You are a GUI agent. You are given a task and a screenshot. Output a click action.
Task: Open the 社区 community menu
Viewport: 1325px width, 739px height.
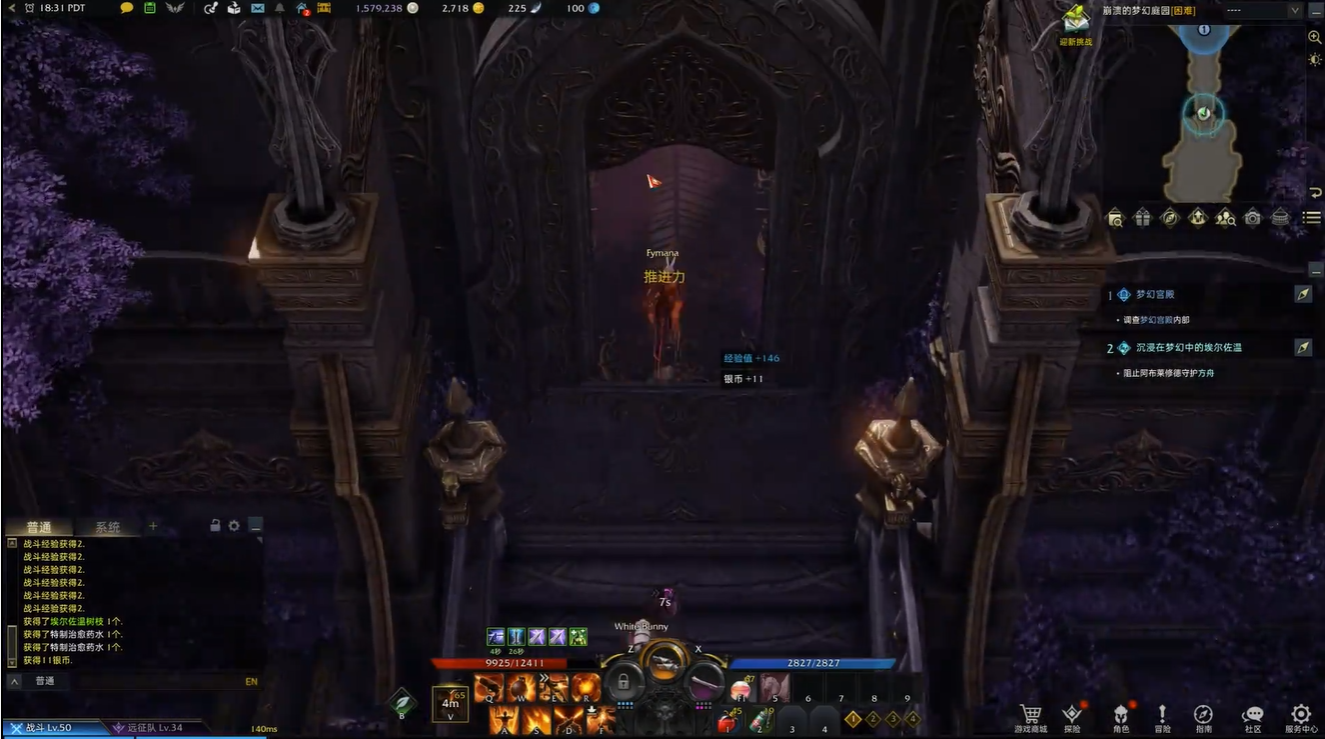click(1252, 716)
